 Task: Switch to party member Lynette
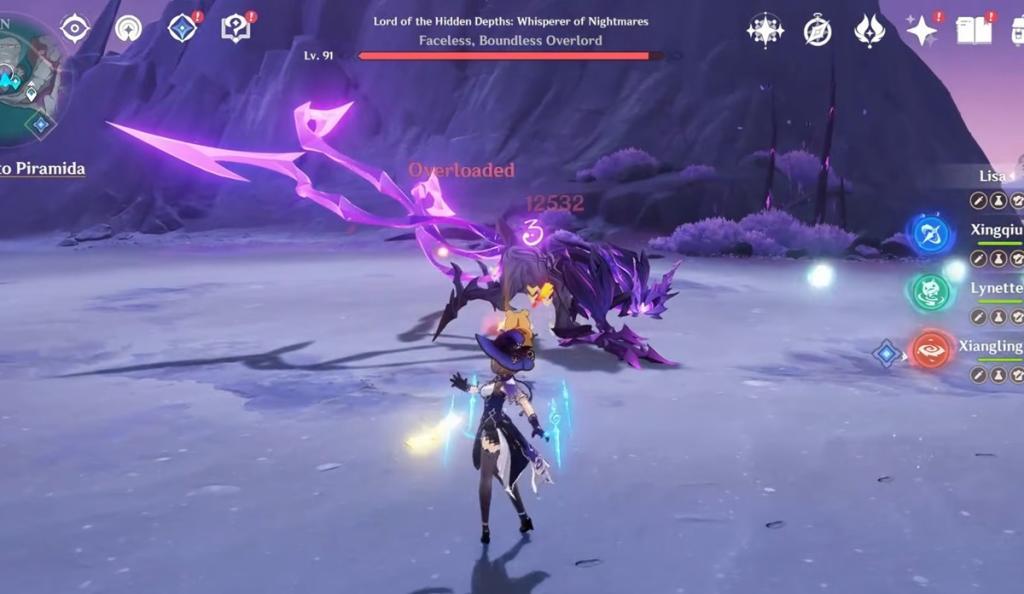coord(996,288)
